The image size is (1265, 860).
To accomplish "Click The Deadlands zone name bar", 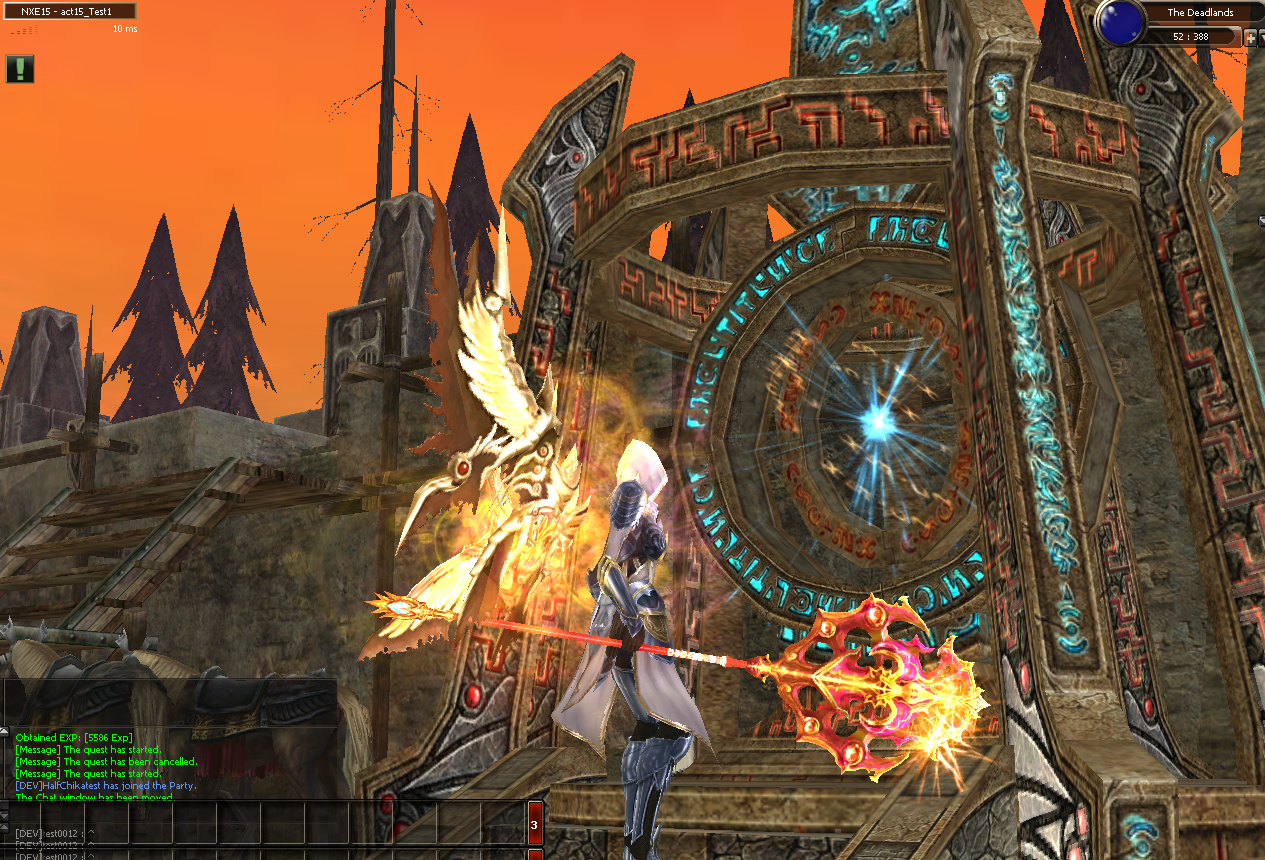I will coord(1200,13).
